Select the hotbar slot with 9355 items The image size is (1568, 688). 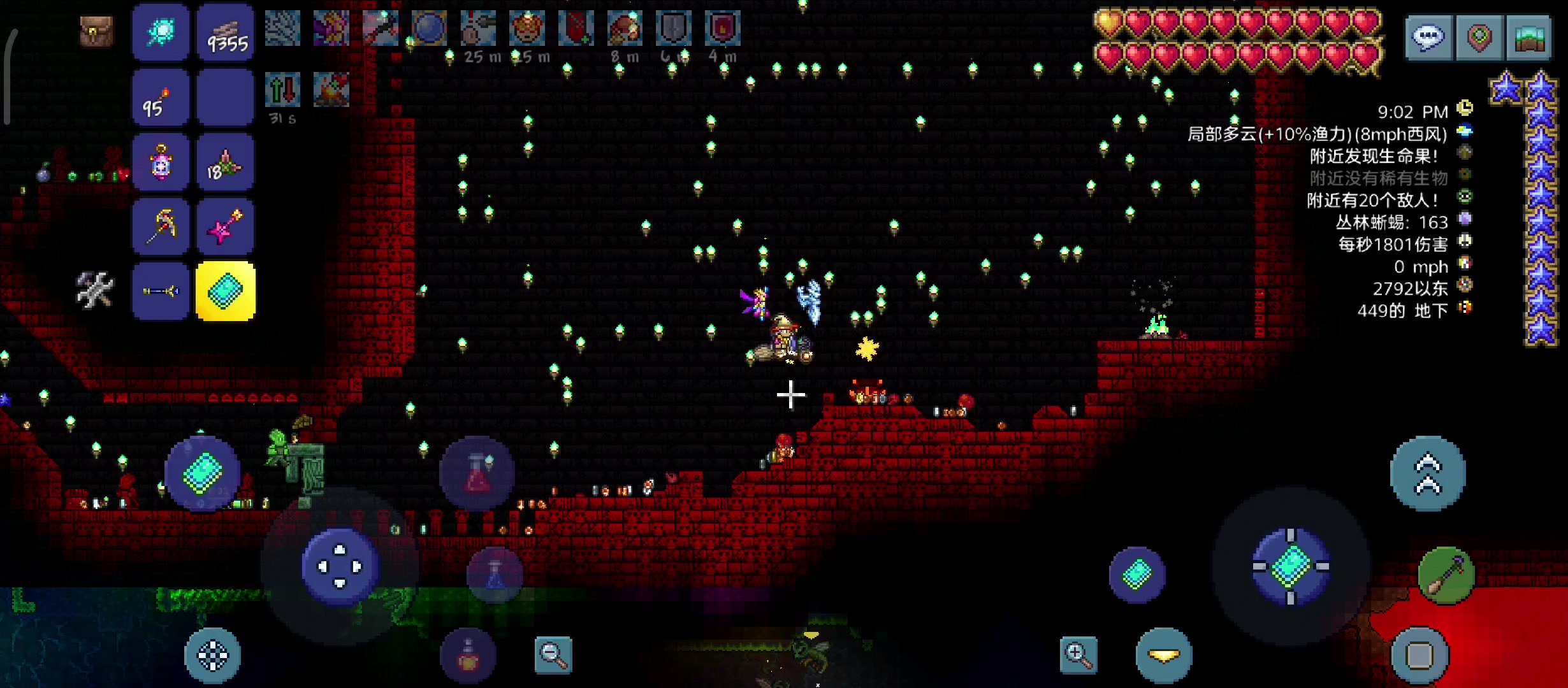[226, 32]
